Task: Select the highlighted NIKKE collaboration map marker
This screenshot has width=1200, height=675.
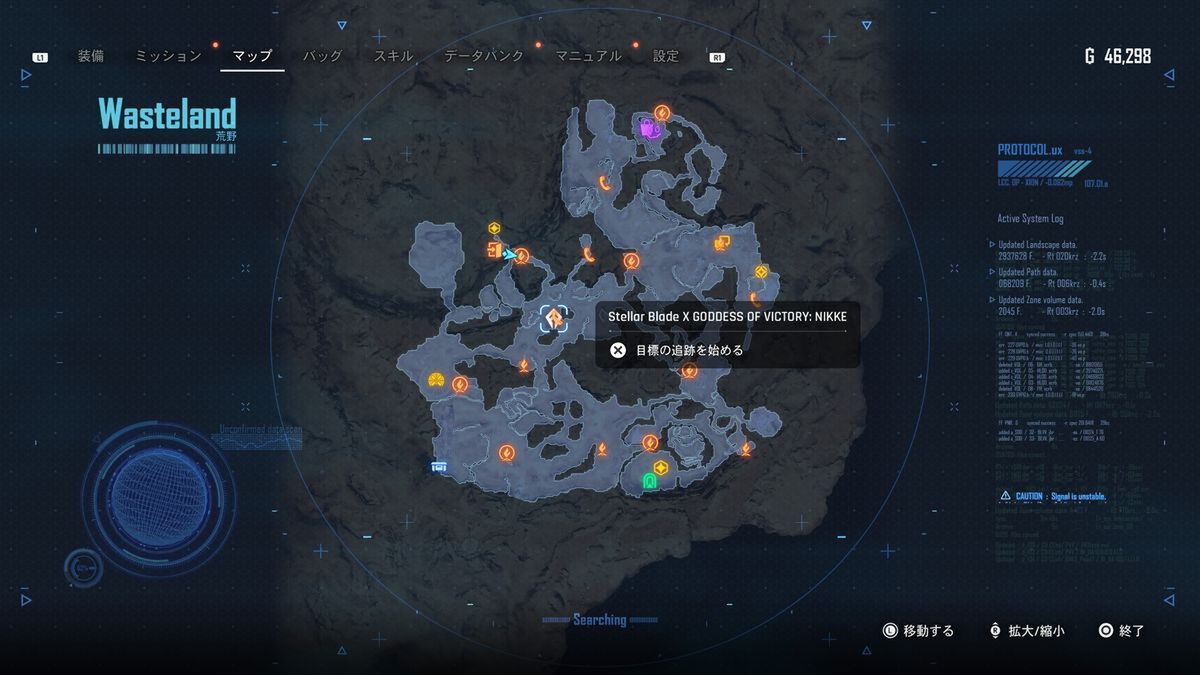Action: tap(554, 319)
